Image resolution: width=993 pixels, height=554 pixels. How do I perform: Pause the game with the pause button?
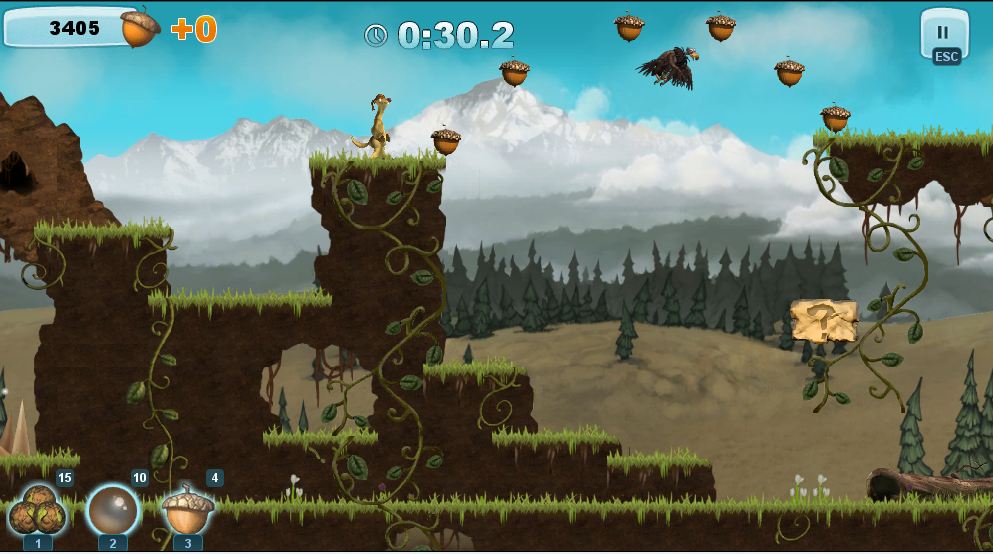(x=943, y=34)
